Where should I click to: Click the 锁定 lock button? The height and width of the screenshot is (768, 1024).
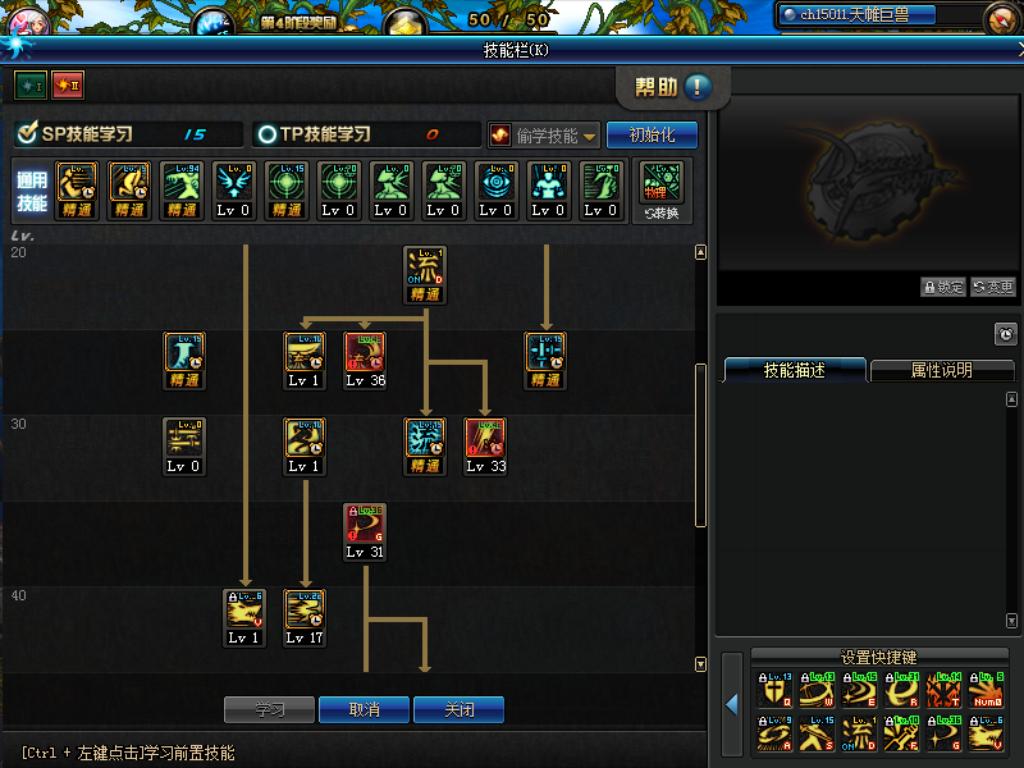tap(943, 287)
